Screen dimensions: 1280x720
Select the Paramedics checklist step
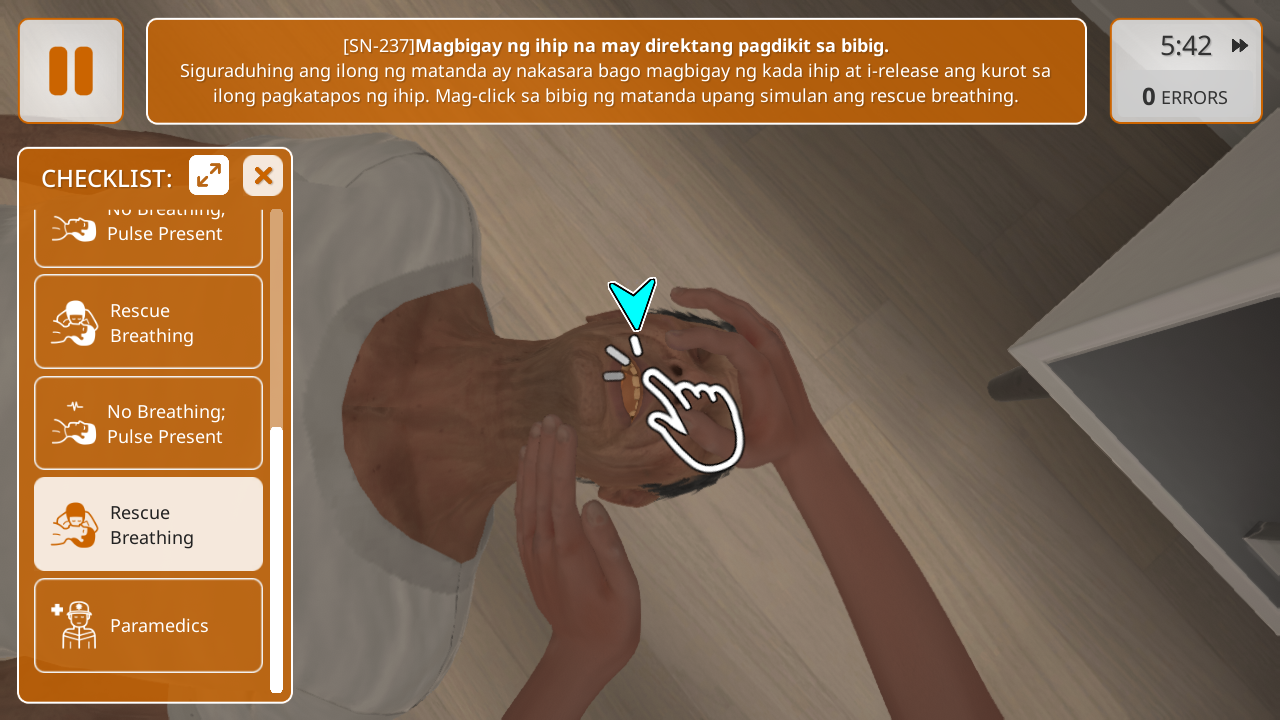point(148,626)
